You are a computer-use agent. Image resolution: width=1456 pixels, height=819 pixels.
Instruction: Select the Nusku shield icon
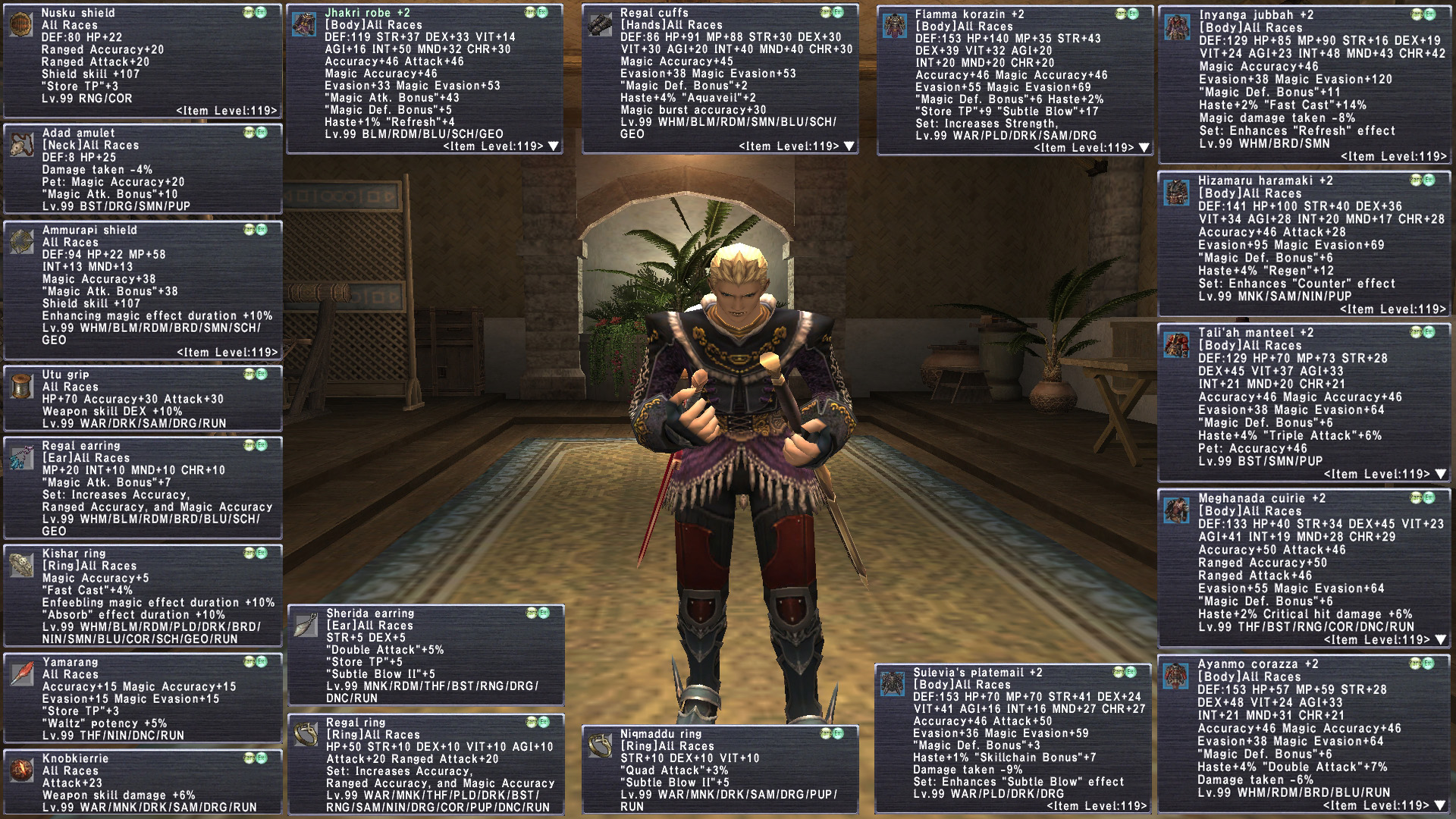[x=21, y=25]
